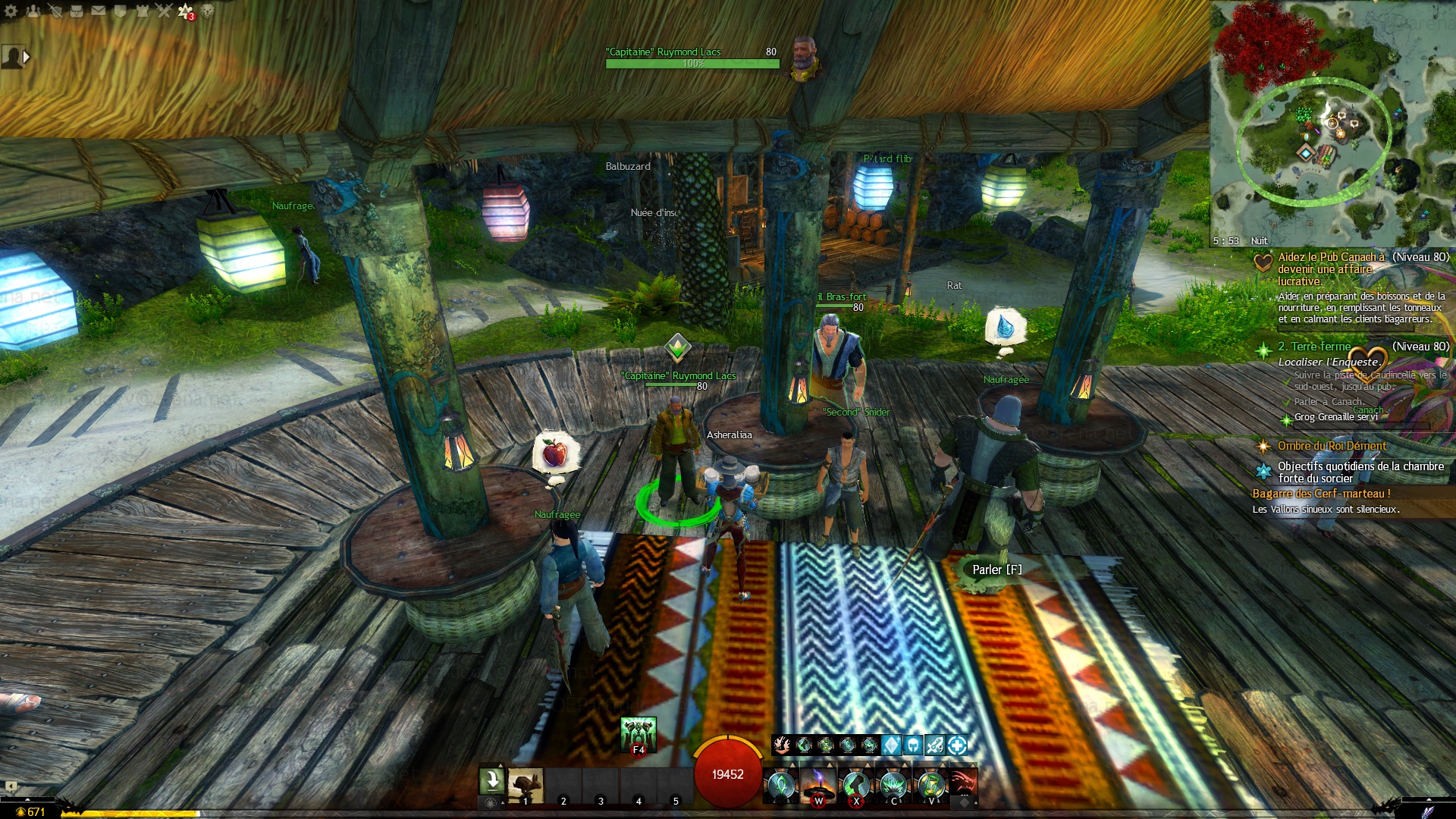This screenshot has height=819, width=1456.
Task: Open the icon with the red 3 badge
Action: coord(186,11)
